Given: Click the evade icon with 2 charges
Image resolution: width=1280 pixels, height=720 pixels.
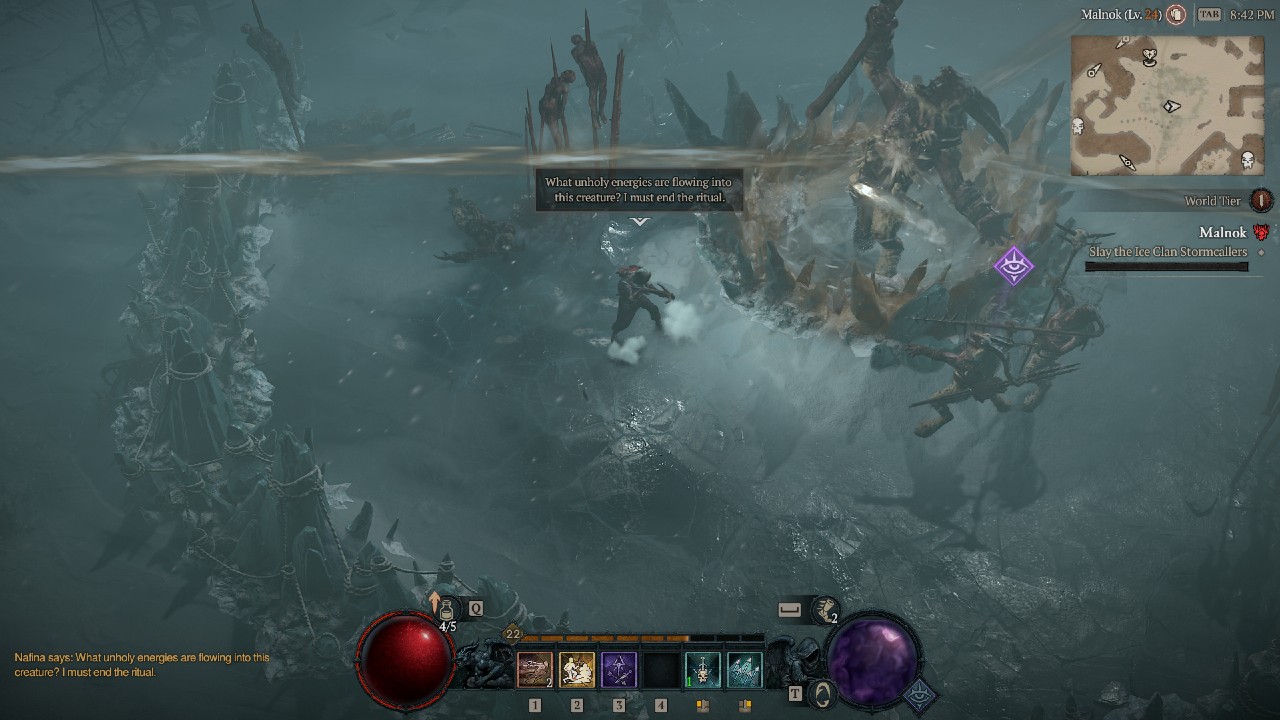Looking at the screenshot, I should tap(827, 608).
